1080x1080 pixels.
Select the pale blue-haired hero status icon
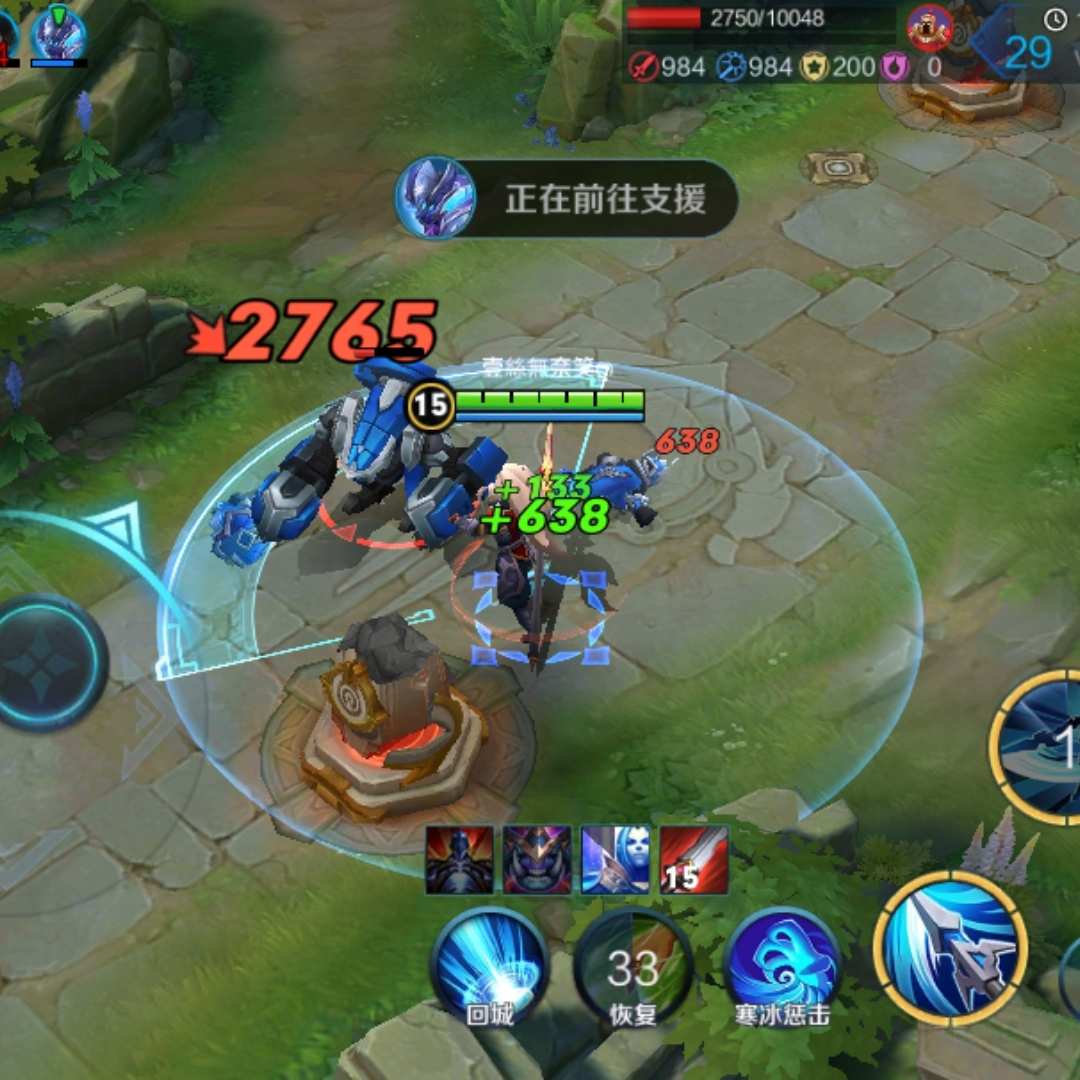616,860
